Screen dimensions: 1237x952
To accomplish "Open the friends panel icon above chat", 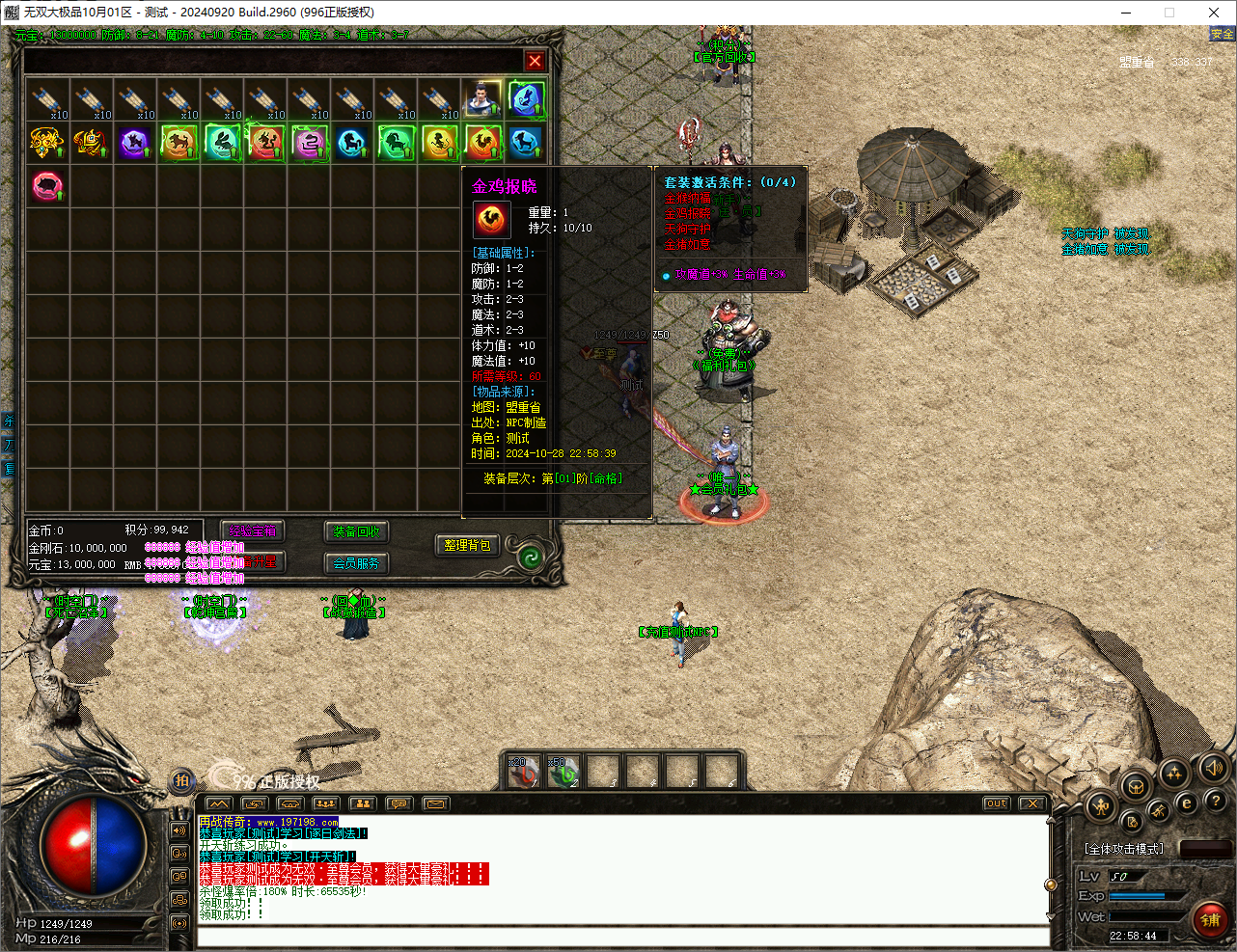I will pos(362,802).
